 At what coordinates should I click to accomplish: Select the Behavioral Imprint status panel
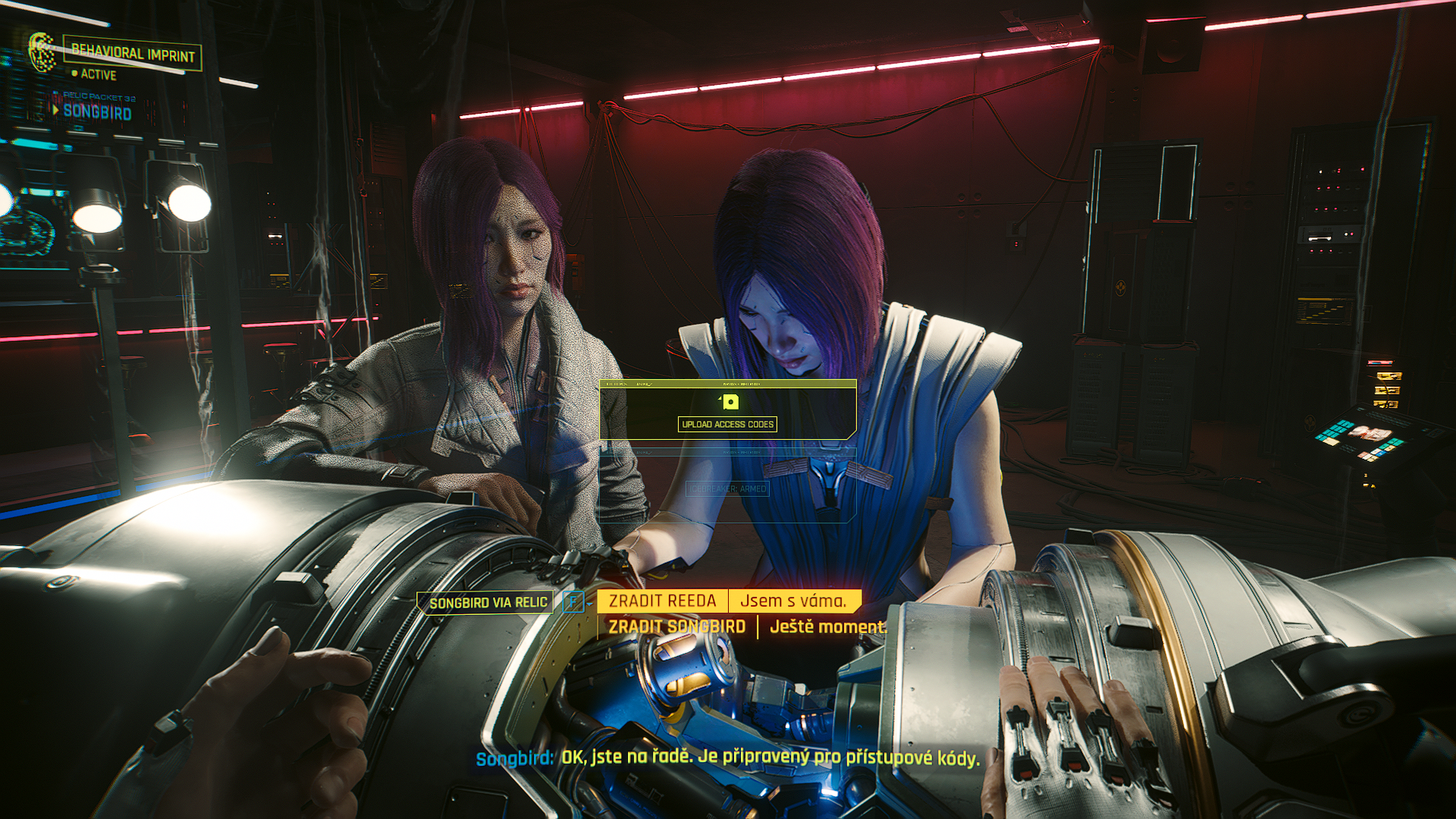point(133,53)
